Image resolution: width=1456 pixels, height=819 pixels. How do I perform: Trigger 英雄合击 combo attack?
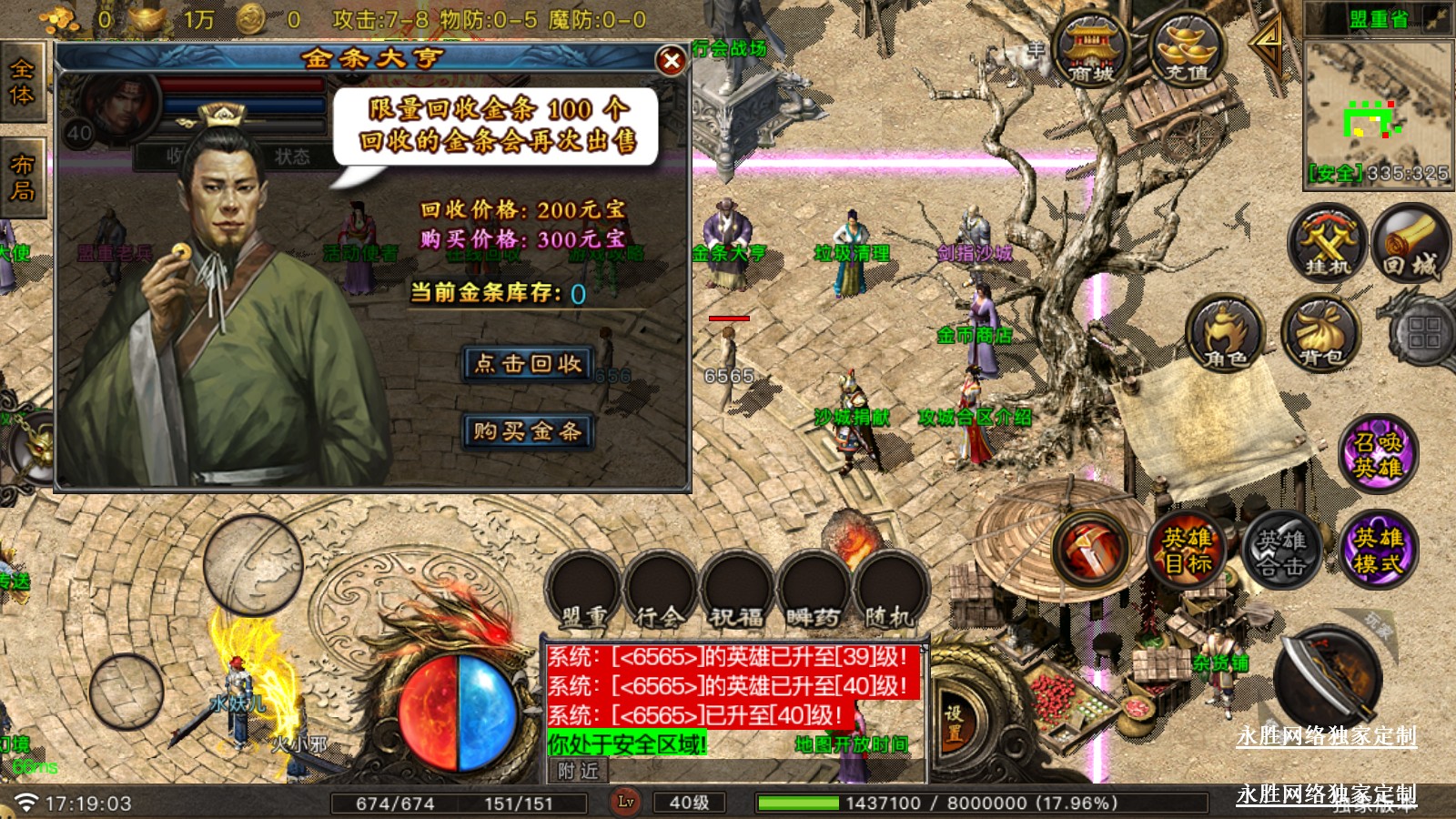(1281, 551)
